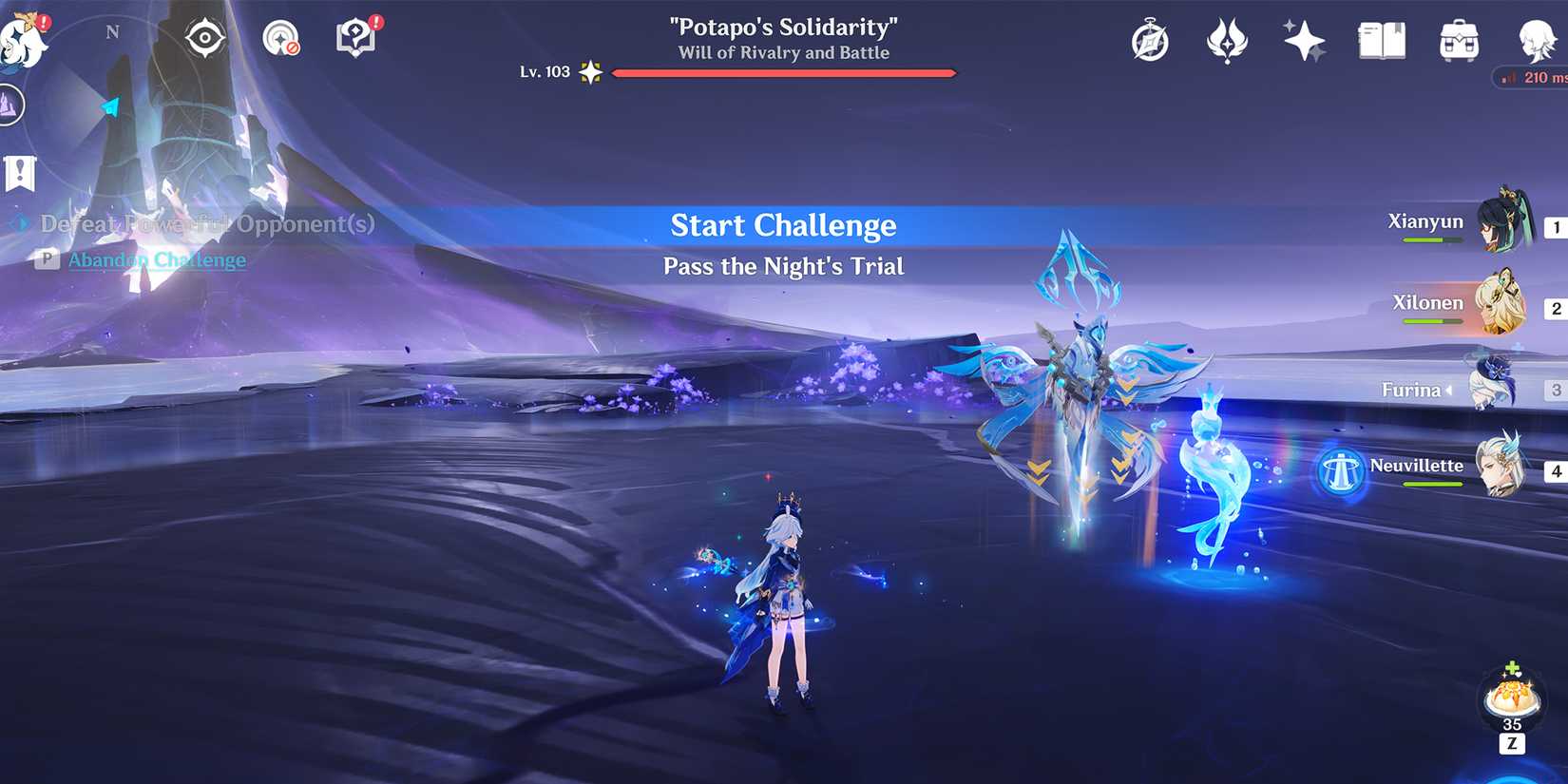The image size is (1568, 784).
Task: Select the Defeat Powerful Opponent(s) objective
Action: [x=205, y=224]
